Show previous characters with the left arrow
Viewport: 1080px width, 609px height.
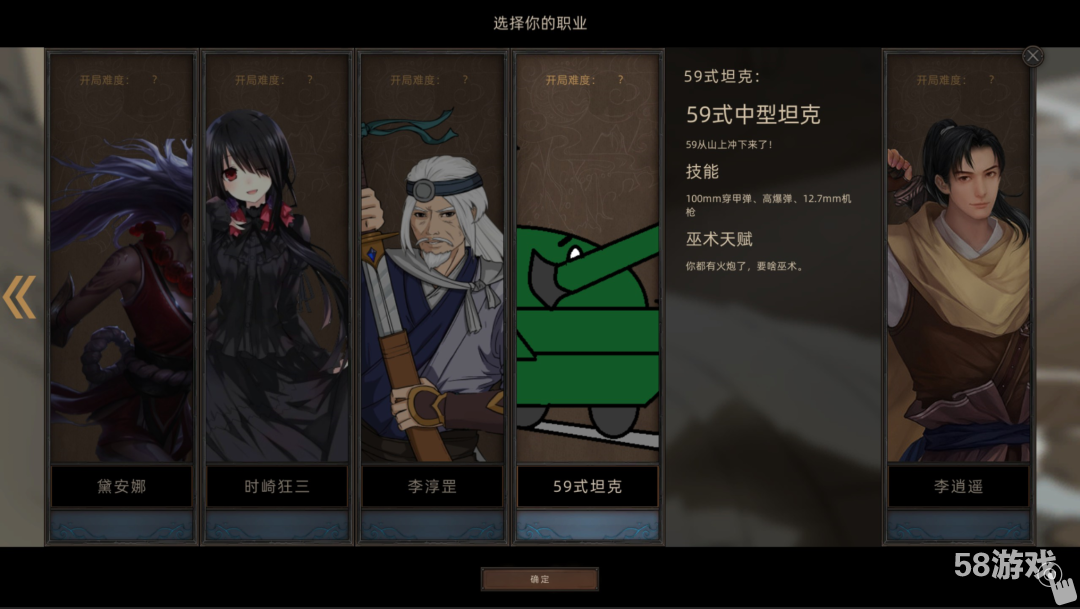[x=19, y=297]
